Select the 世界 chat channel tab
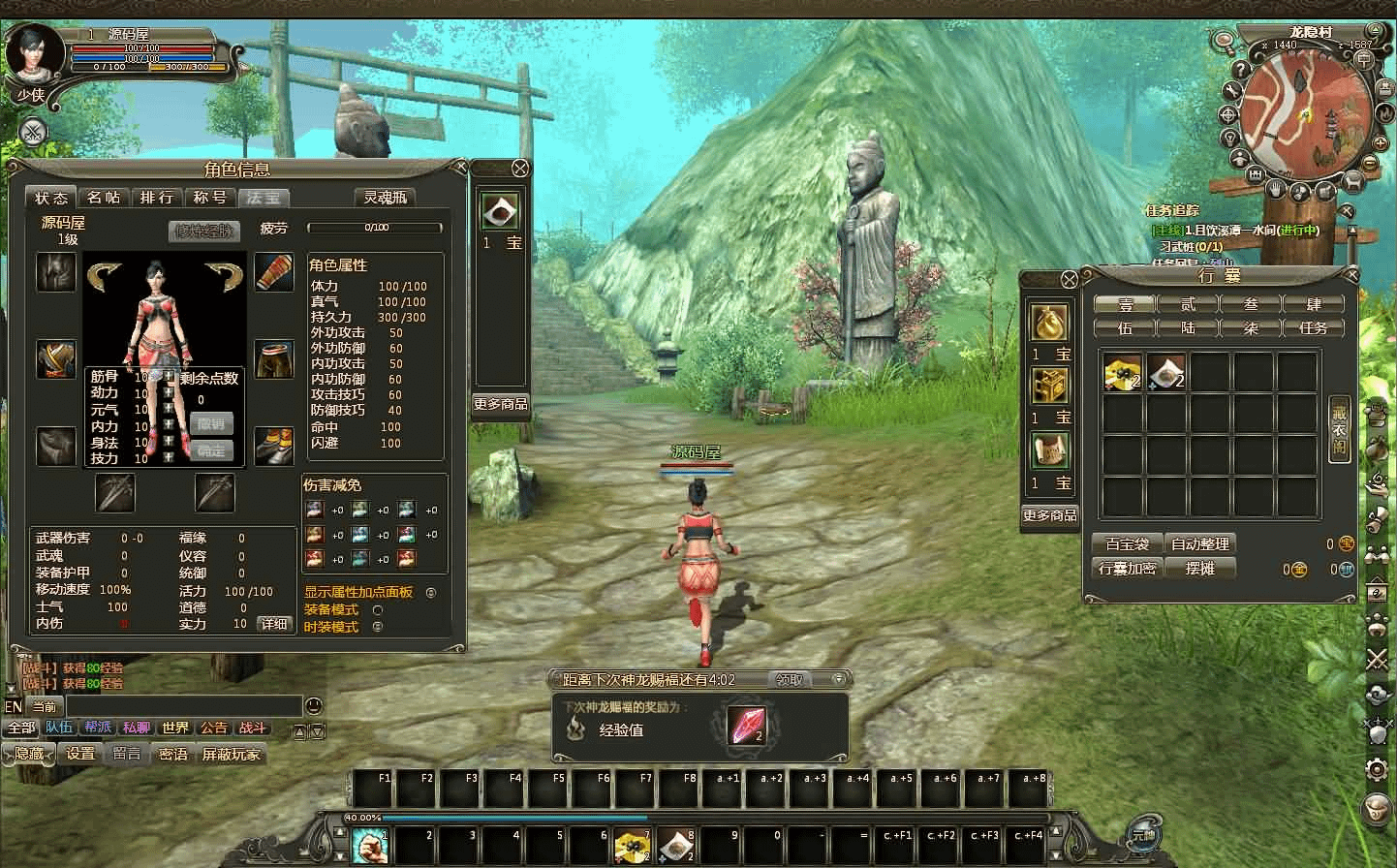Viewport: 1397px width, 868px height. point(175,728)
